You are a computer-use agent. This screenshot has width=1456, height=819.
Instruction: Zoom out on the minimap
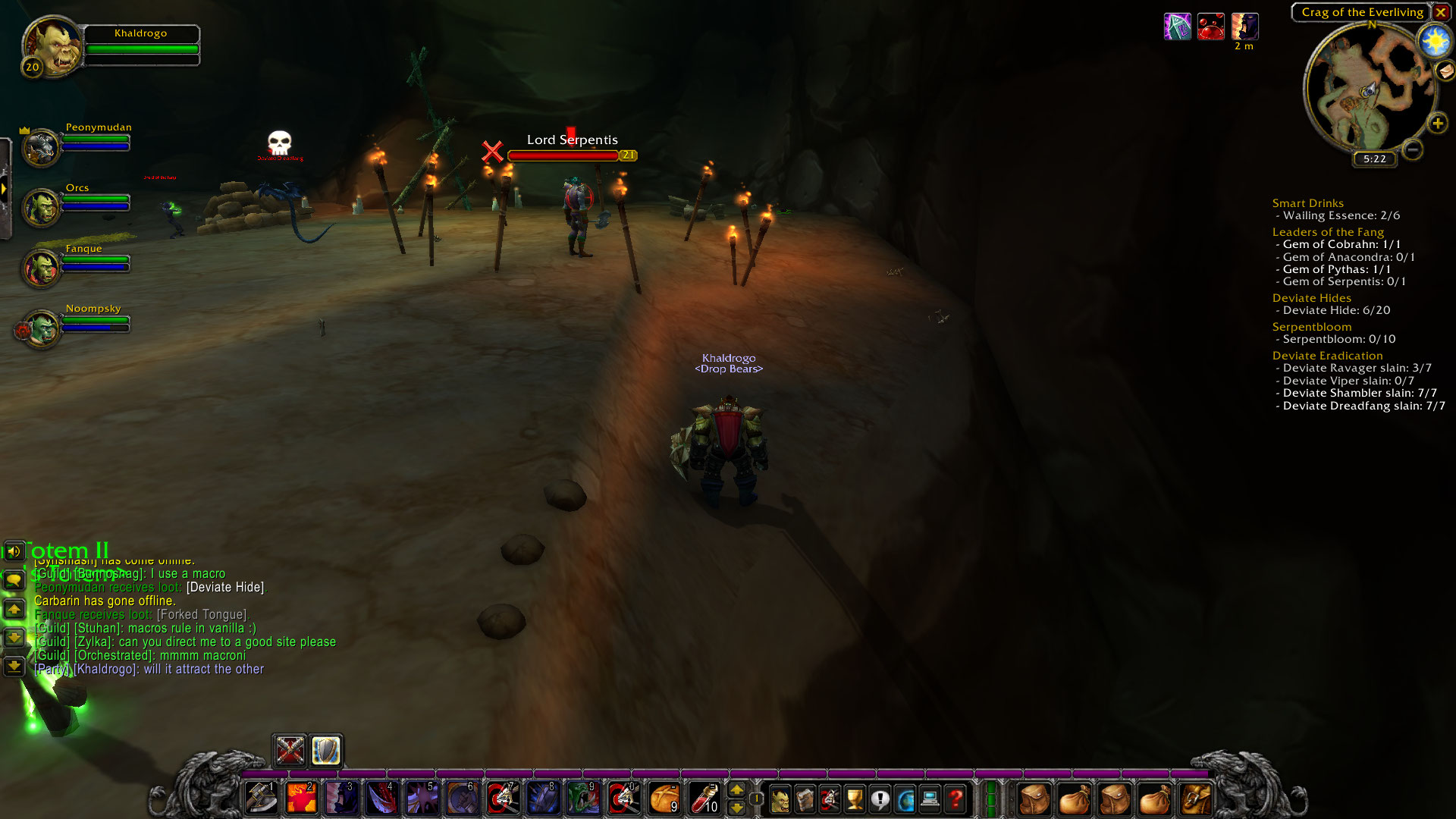pos(1412,149)
